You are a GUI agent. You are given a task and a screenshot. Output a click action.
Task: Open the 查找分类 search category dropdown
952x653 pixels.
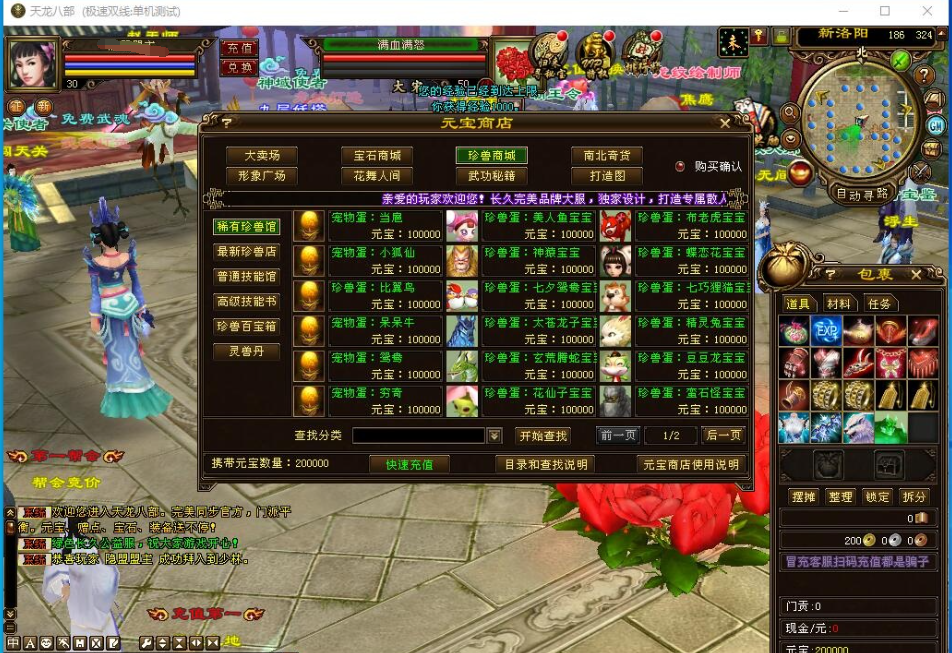(x=494, y=436)
